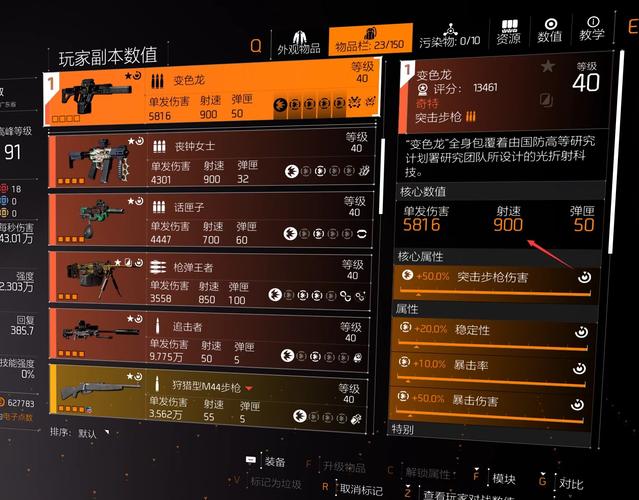The width and height of the screenshot is (639, 500).
Task: Pick the 枪弹王者 machine gun row
Action: (x=217, y=282)
